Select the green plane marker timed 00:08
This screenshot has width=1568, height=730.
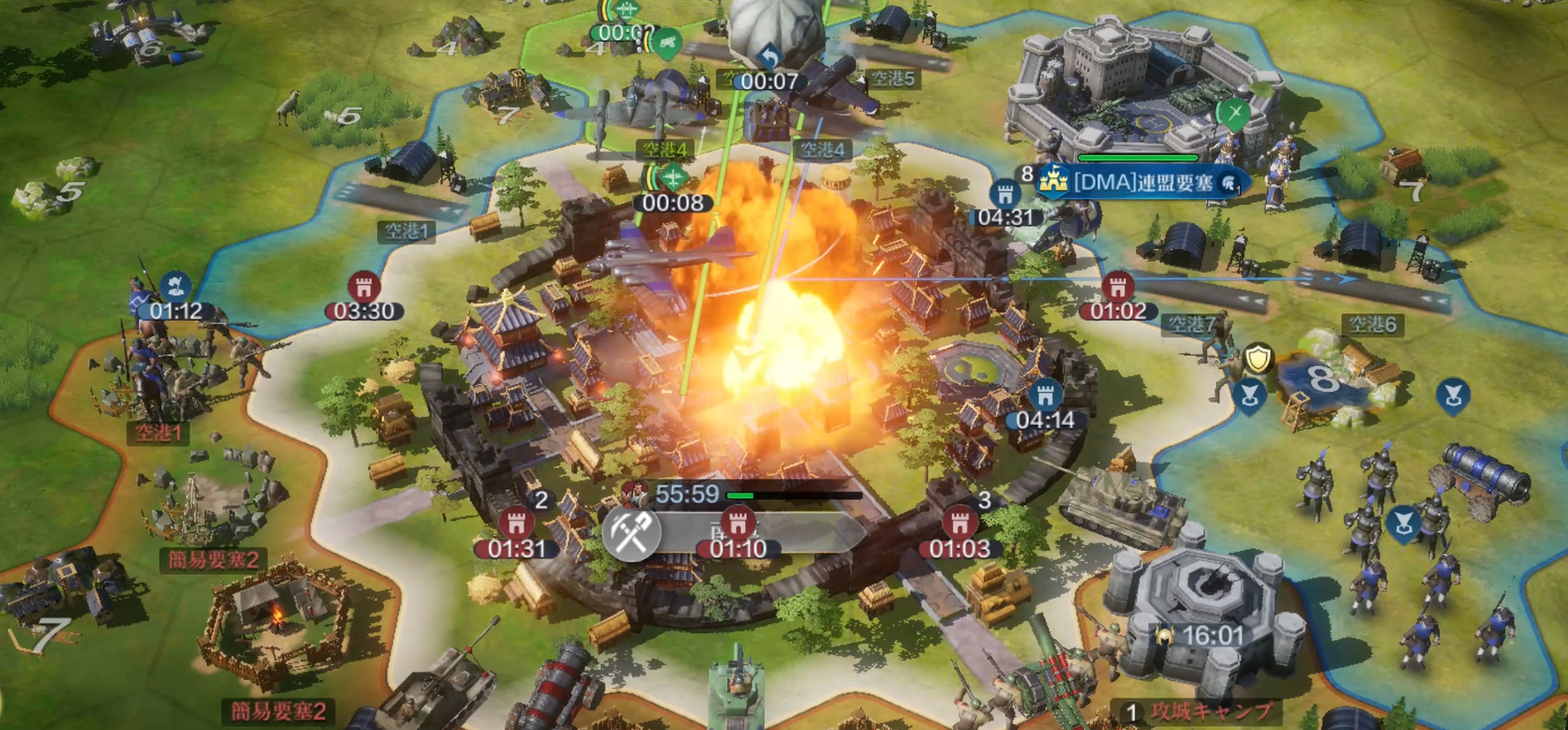pyautogui.click(x=672, y=178)
